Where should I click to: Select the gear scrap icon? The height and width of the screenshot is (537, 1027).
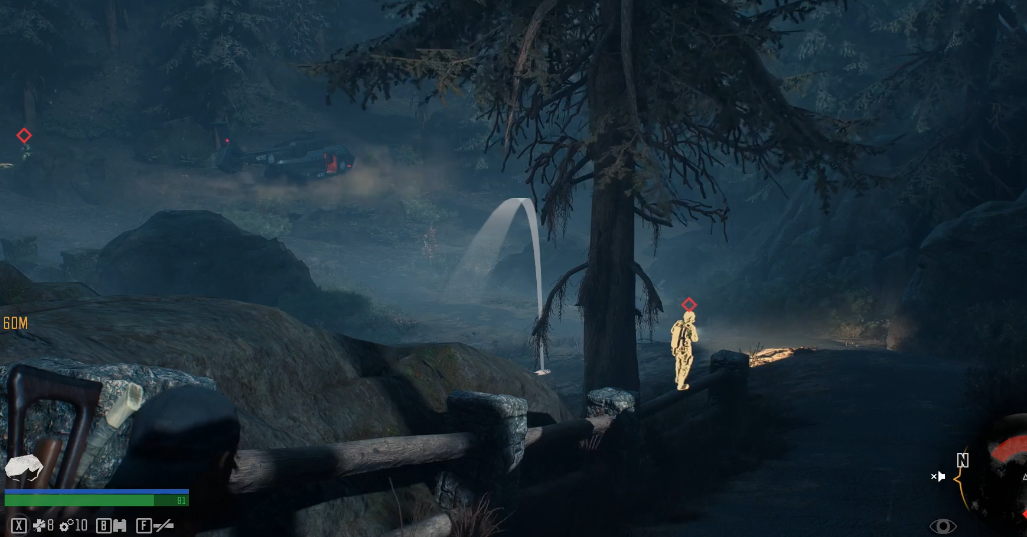(66, 525)
